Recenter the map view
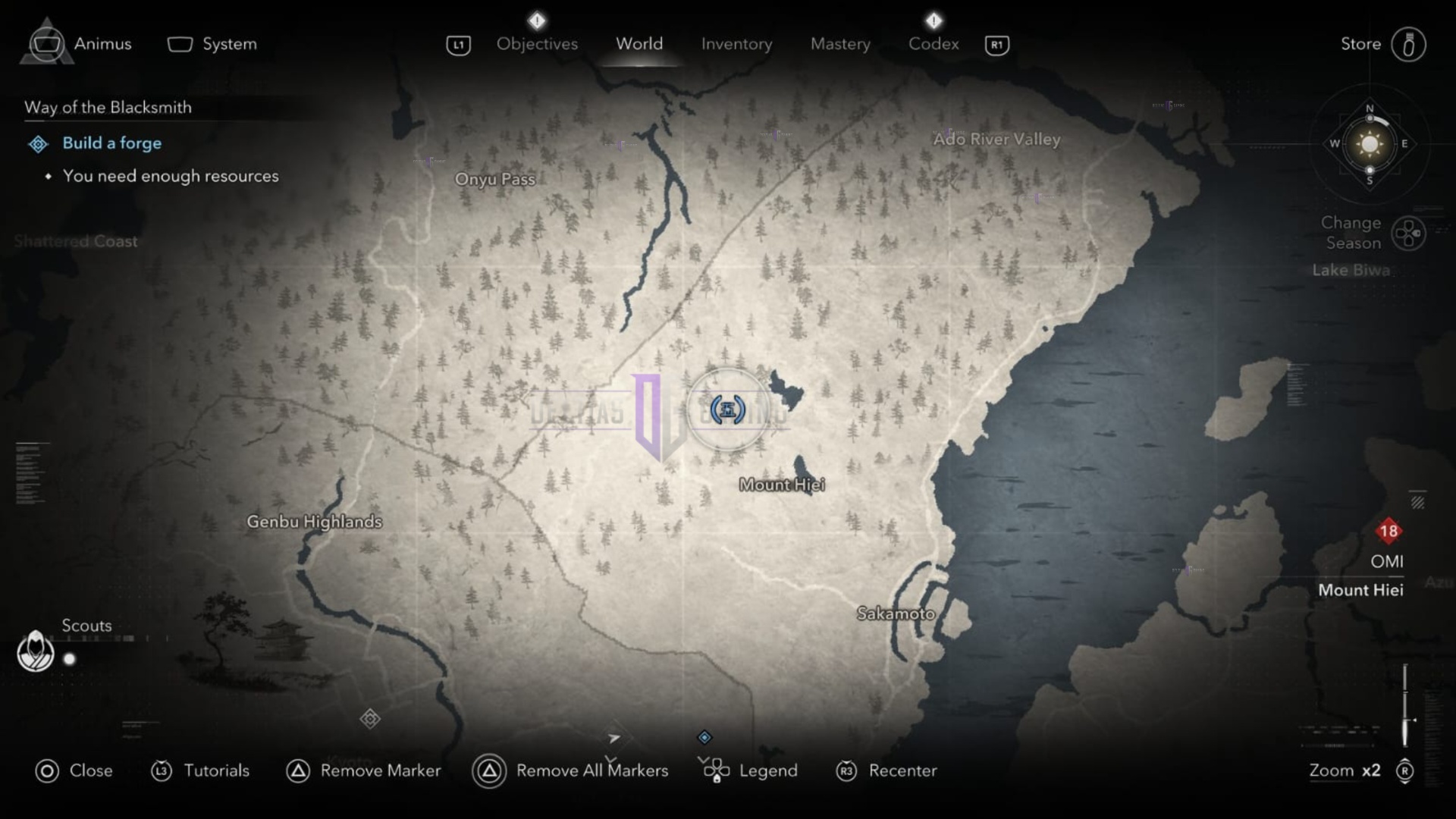 902,770
